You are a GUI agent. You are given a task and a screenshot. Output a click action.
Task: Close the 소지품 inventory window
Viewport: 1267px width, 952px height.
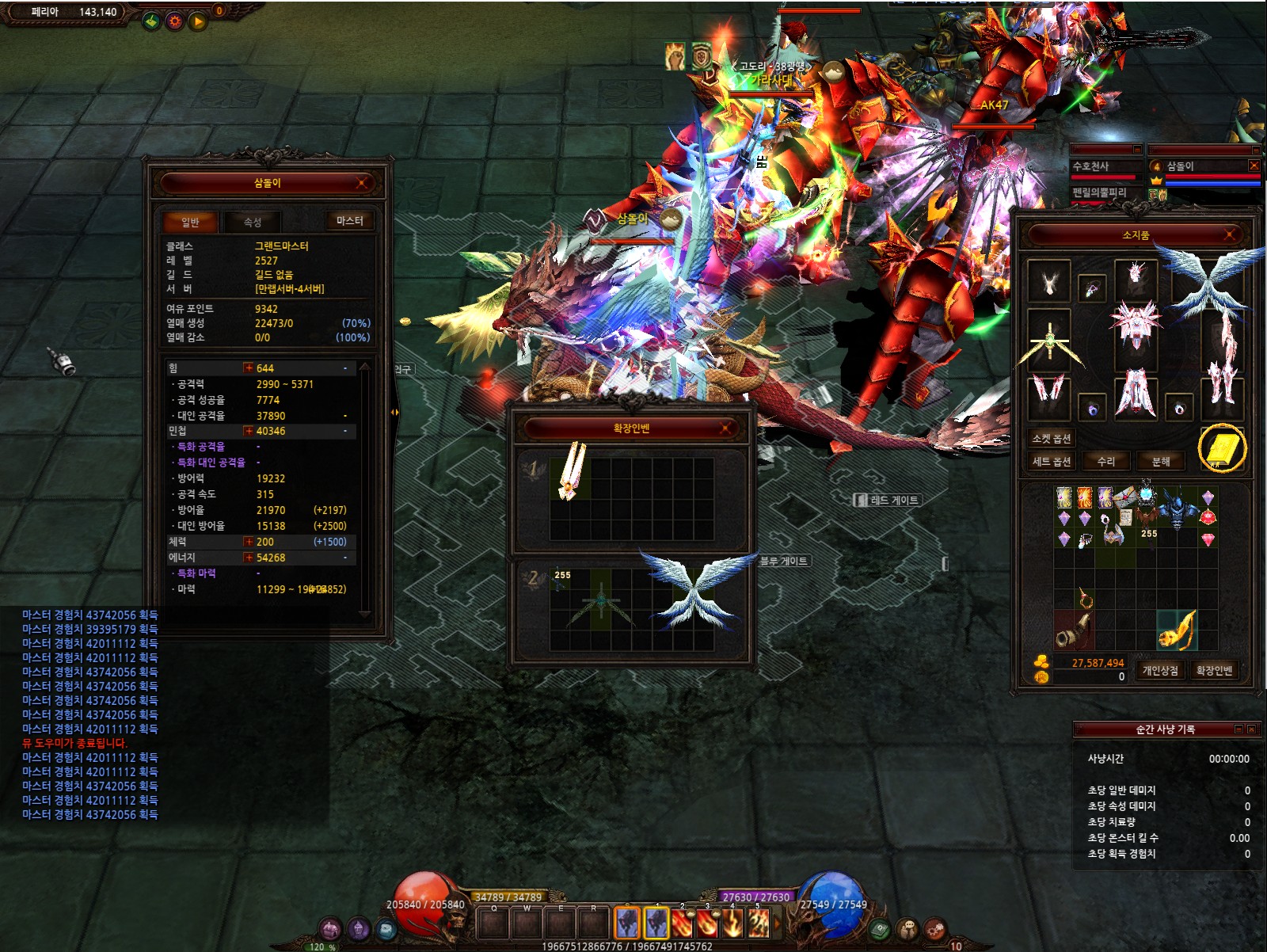click(1230, 234)
